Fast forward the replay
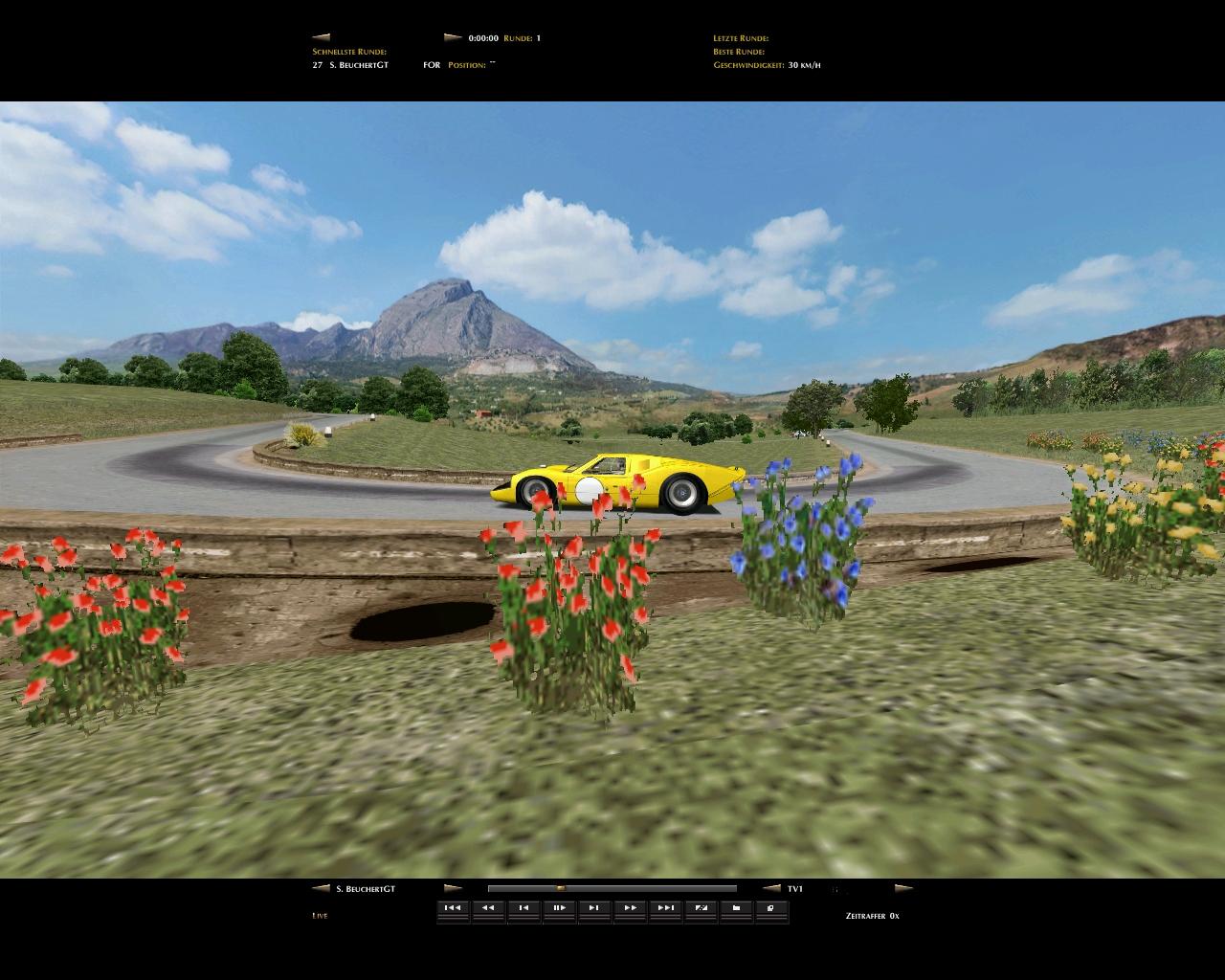This screenshot has width=1225, height=980. point(630,908)
